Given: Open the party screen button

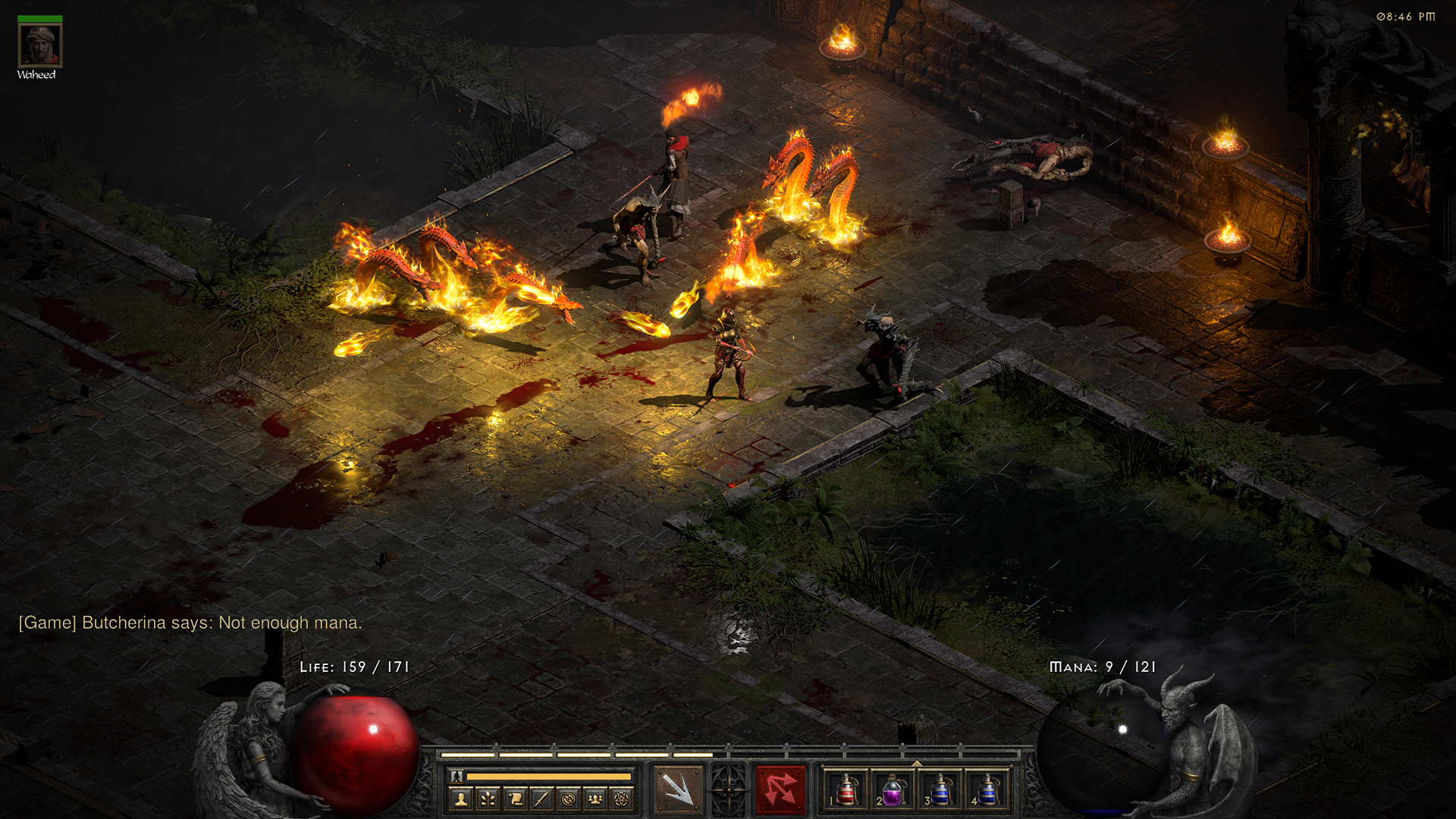Looking at the screenshot, I should click(x=595, y=799).
